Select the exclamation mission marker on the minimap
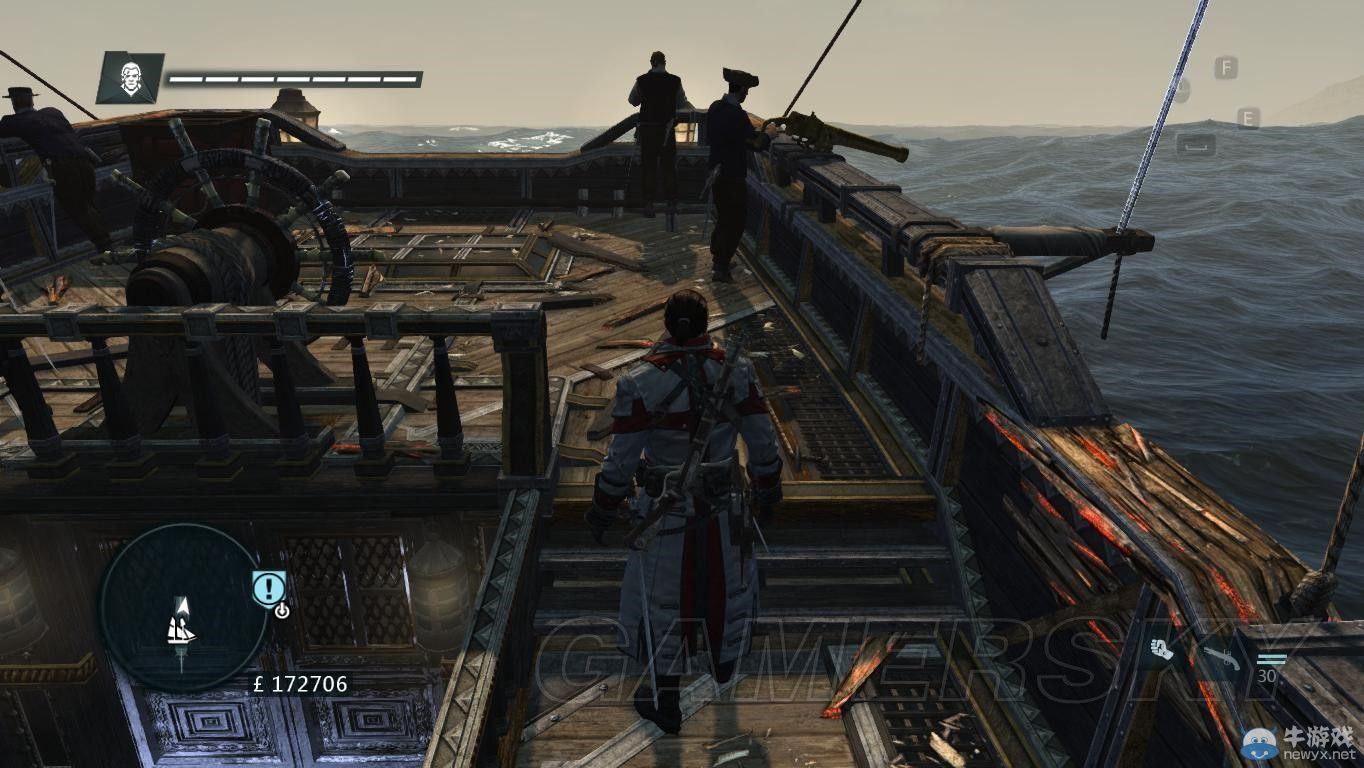Image resolution: width=1364 pixels, height=768 pixels. [x=267, y=587]
